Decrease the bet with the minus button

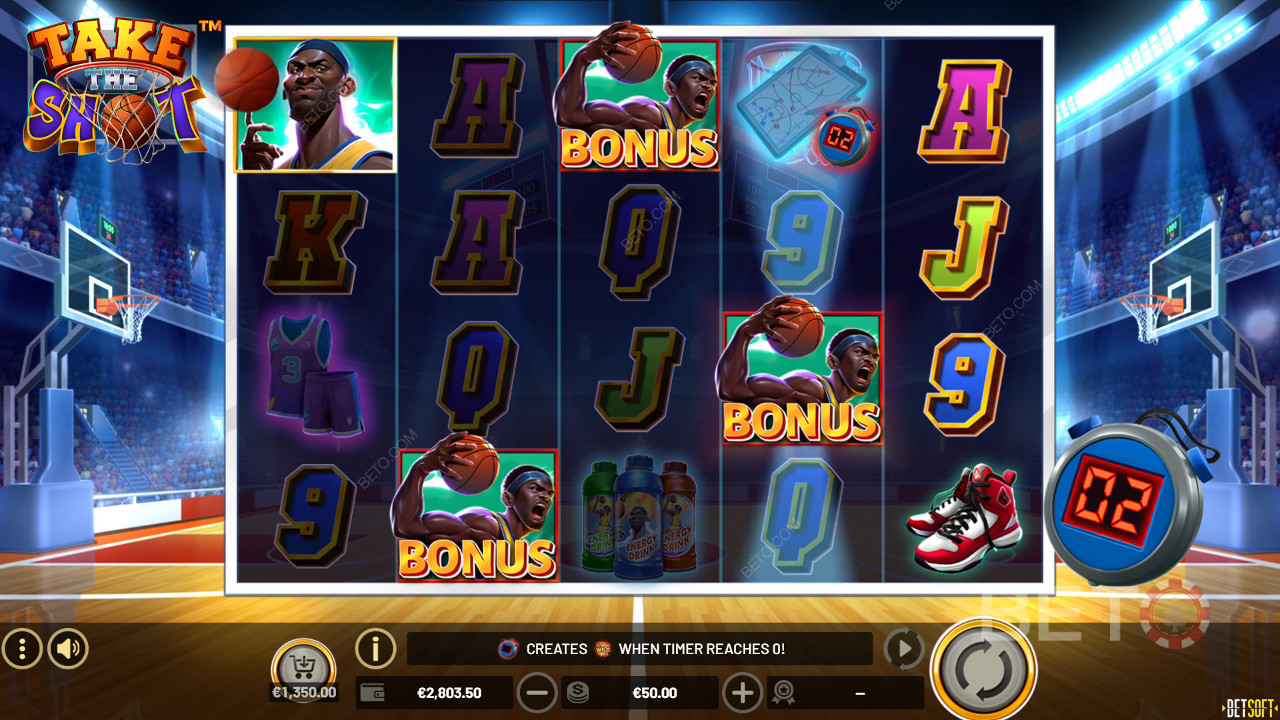tap(537, 692)
